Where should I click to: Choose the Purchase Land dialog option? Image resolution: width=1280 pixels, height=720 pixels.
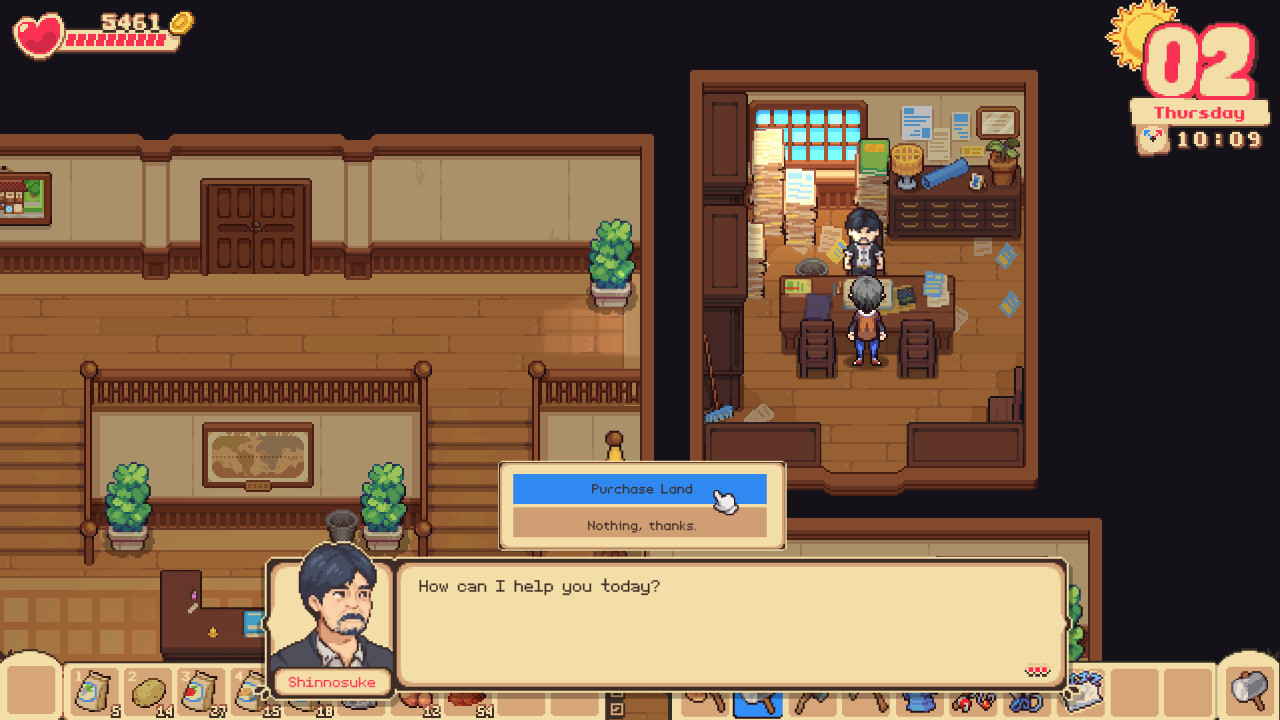click(641, 489)
